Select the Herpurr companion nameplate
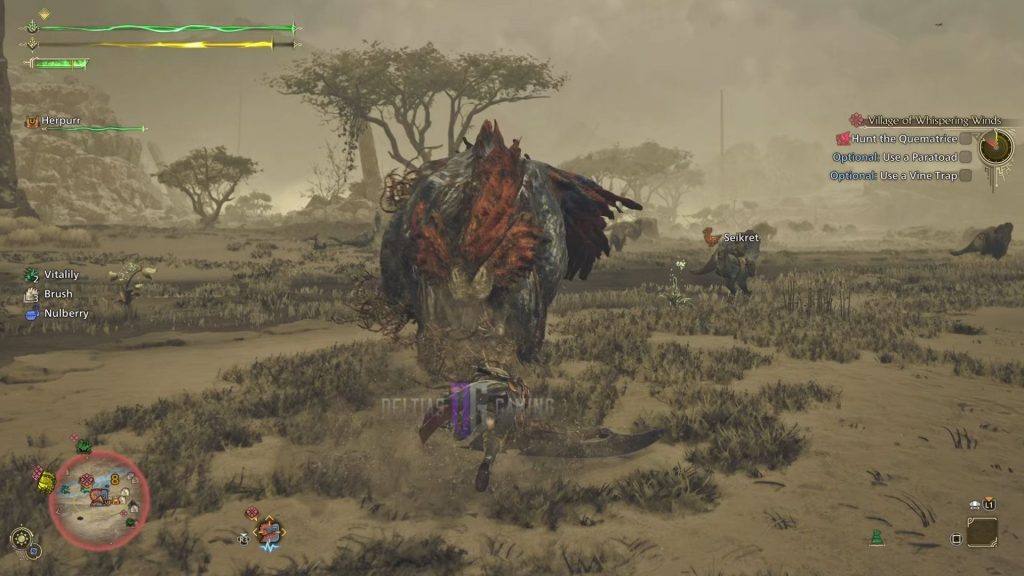 click(60, 122)
